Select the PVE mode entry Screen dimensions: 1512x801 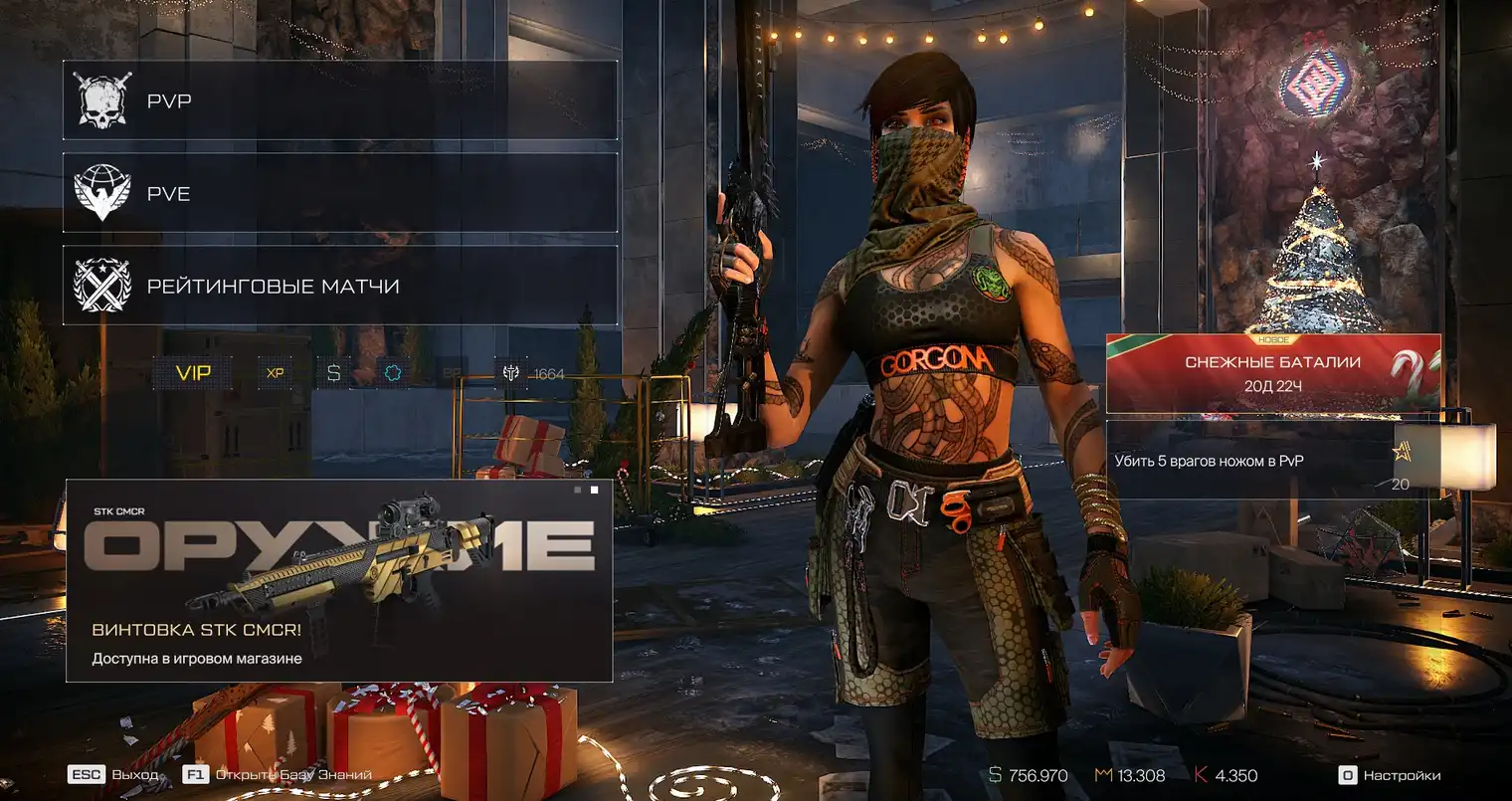(x=339, y=193)
